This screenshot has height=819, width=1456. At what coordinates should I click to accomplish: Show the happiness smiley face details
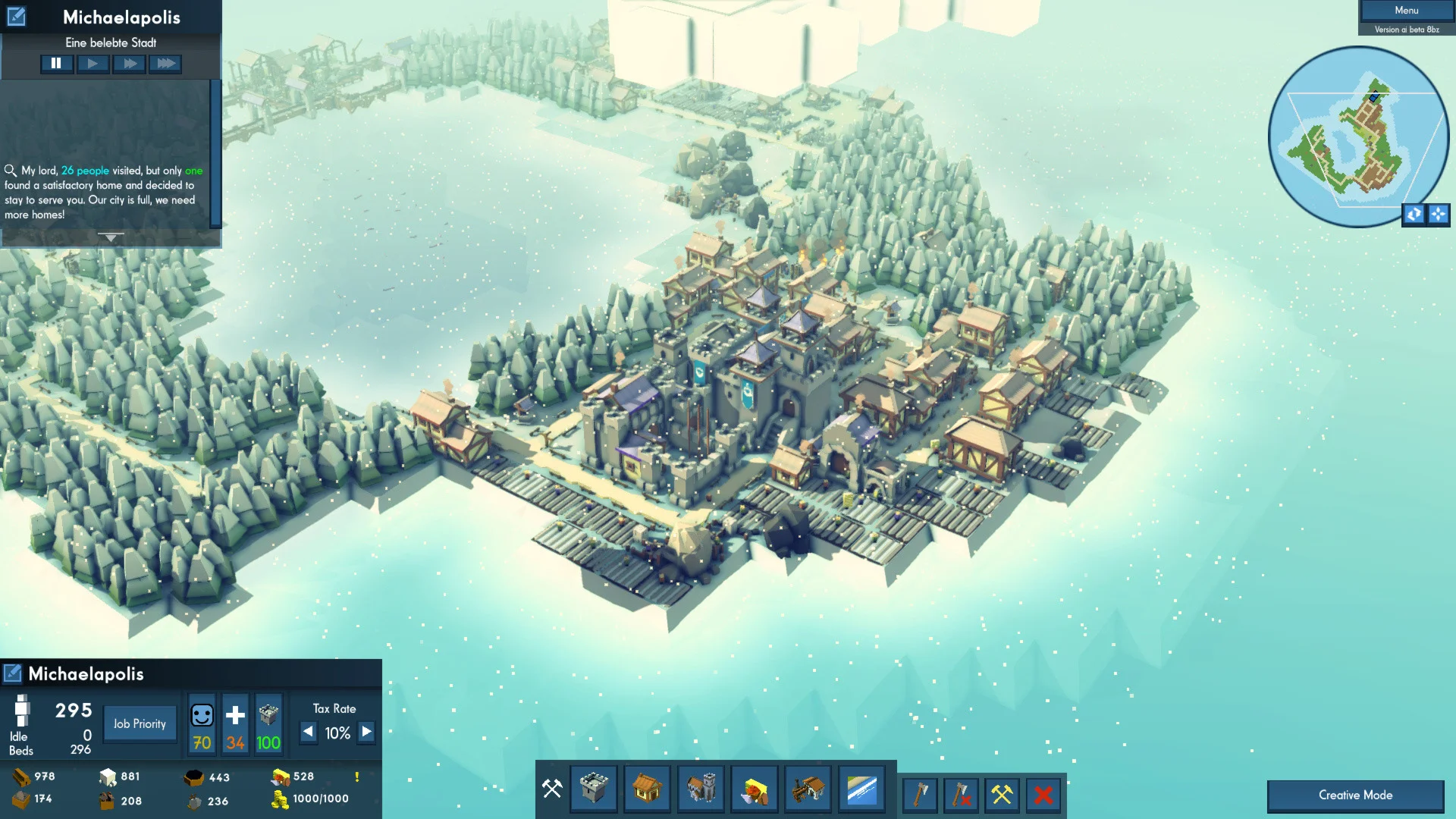202,716
